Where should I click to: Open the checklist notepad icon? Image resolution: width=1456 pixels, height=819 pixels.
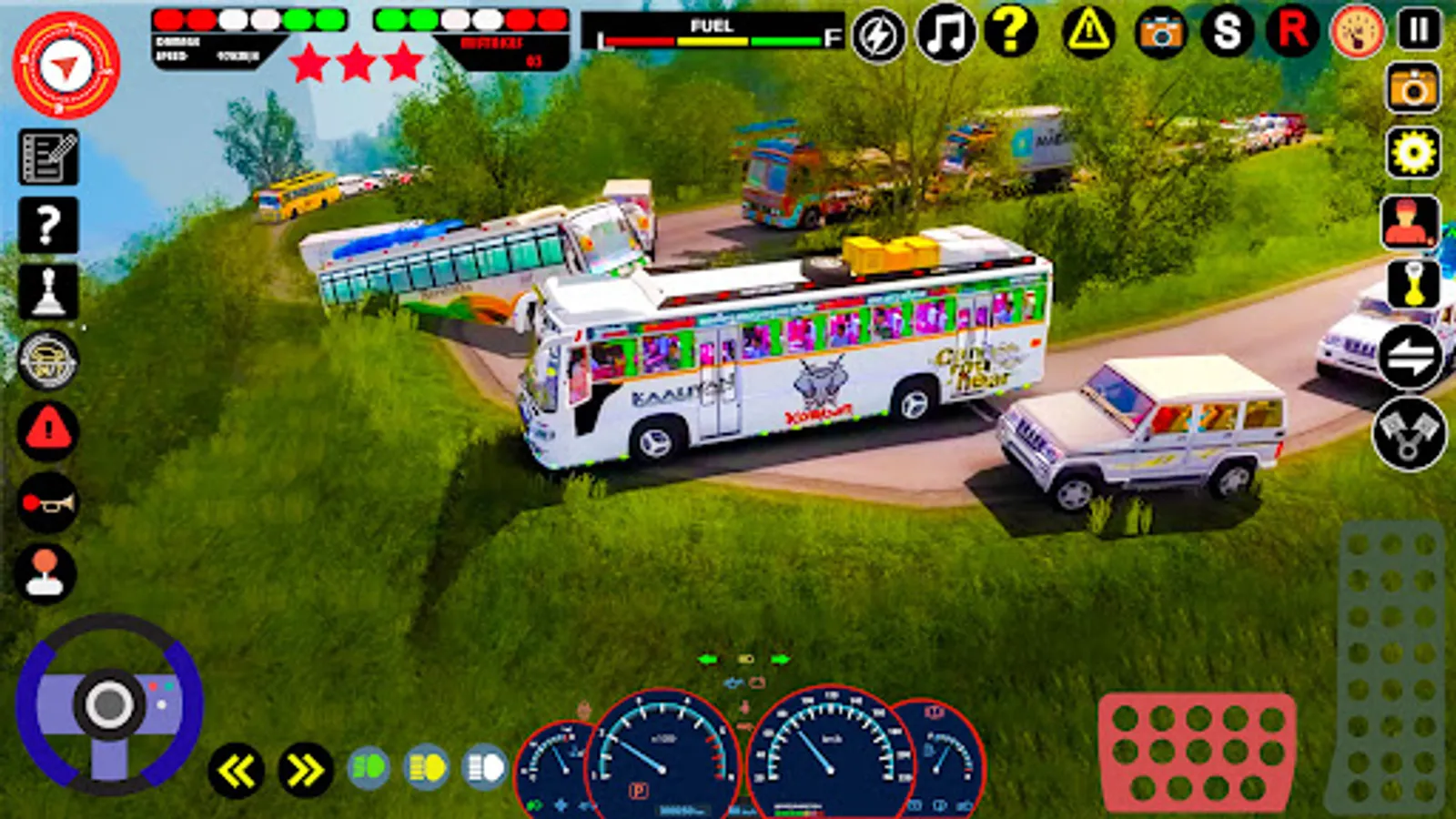coord(48,157)
